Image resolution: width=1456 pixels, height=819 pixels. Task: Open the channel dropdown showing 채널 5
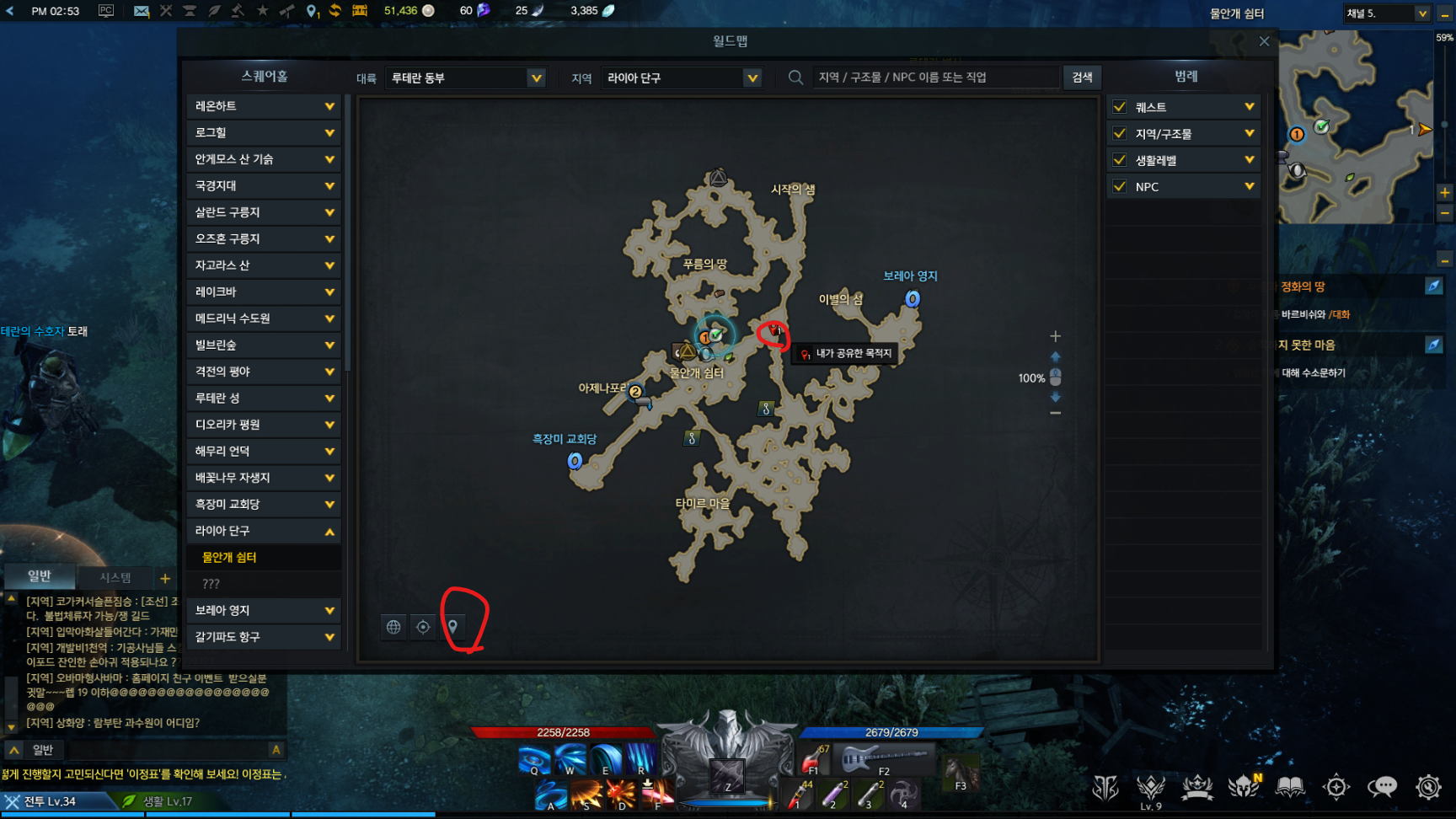(x=1388, y=13)
